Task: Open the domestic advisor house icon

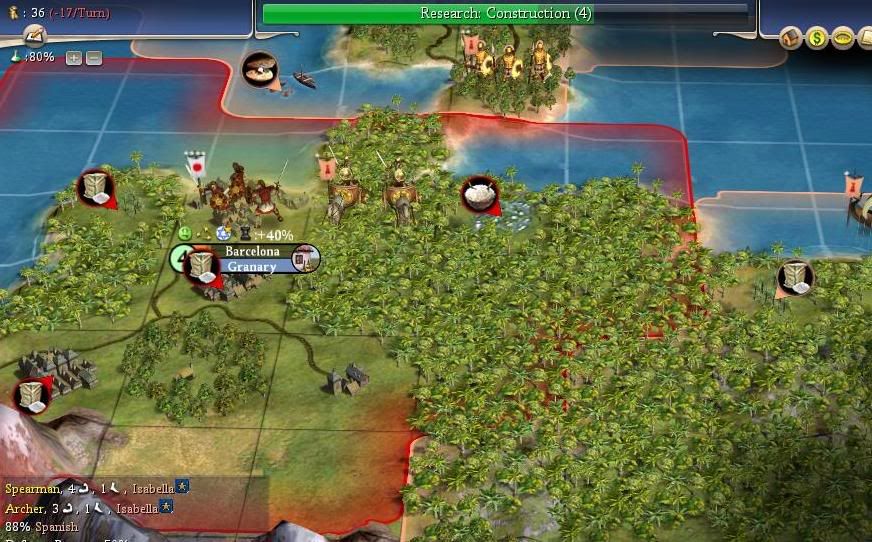Action: 791,39
